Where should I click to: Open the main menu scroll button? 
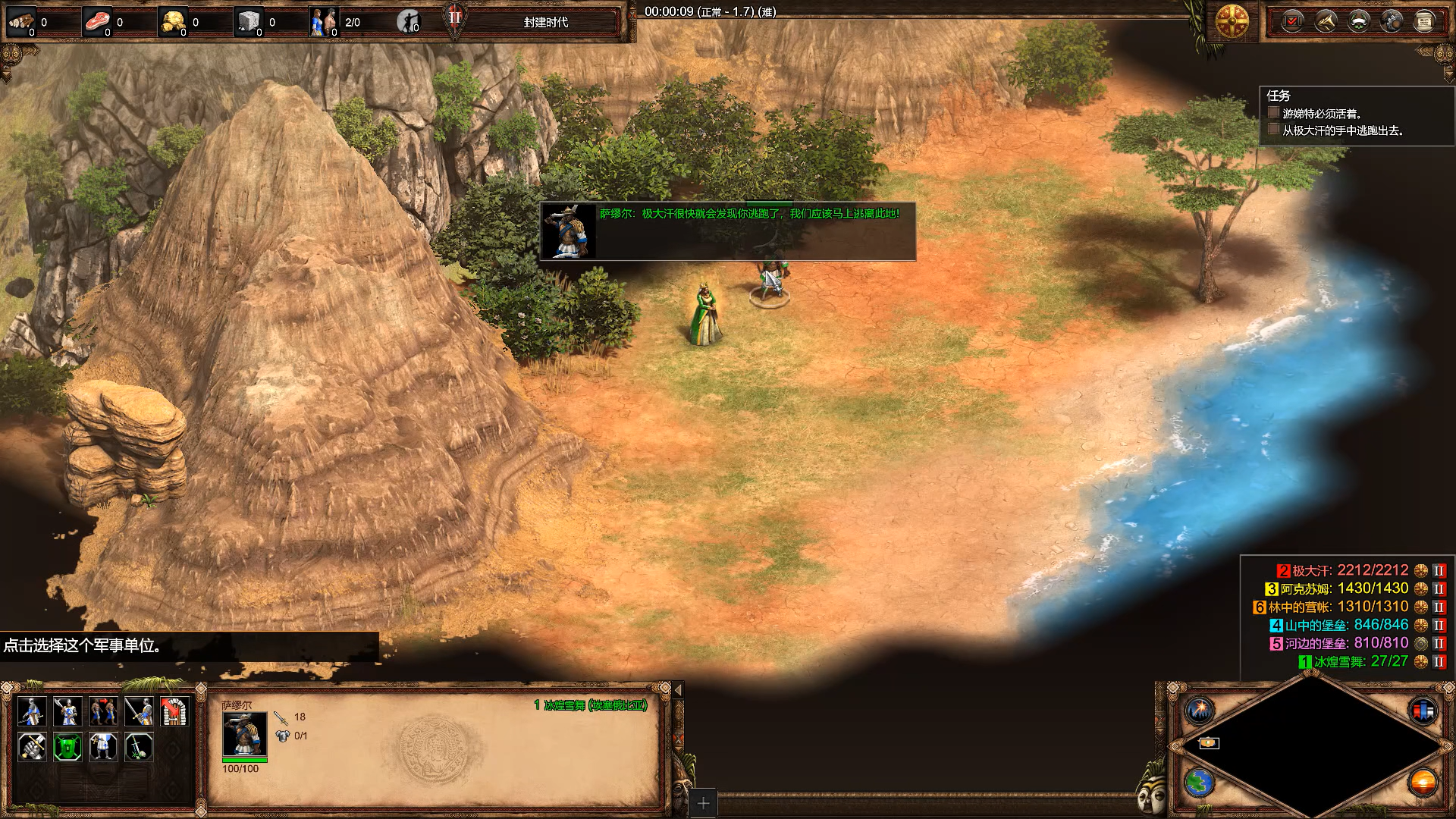pos(1424,21)
